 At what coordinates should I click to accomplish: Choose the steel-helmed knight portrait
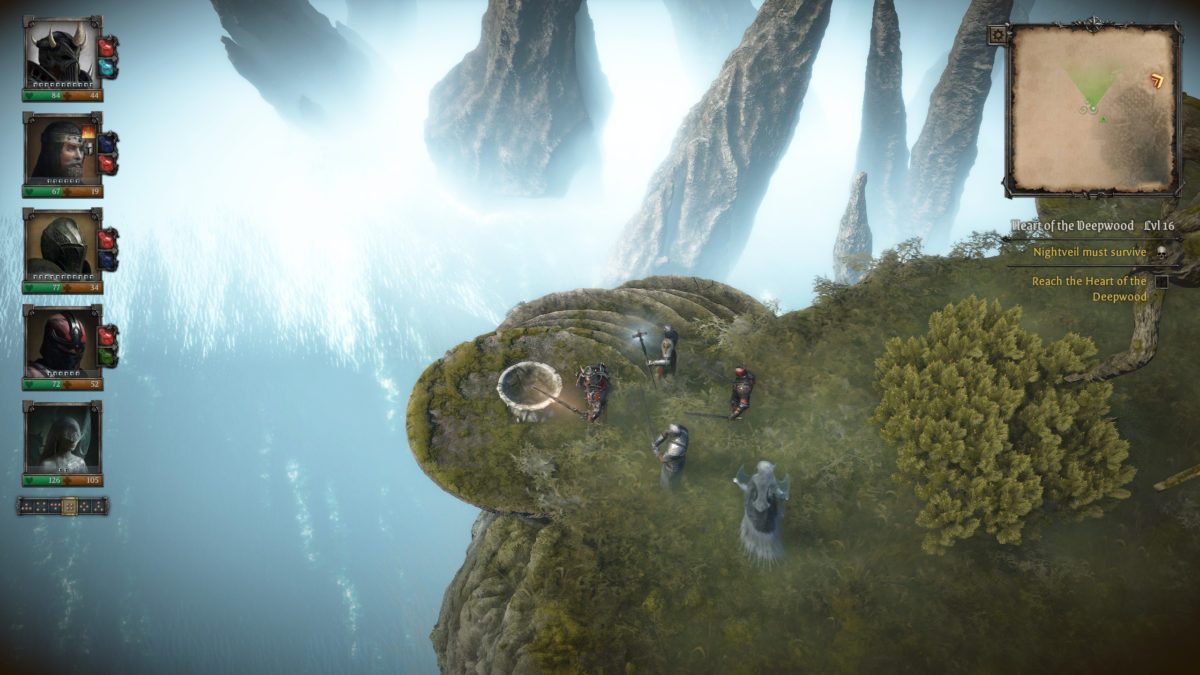(62, 244)
